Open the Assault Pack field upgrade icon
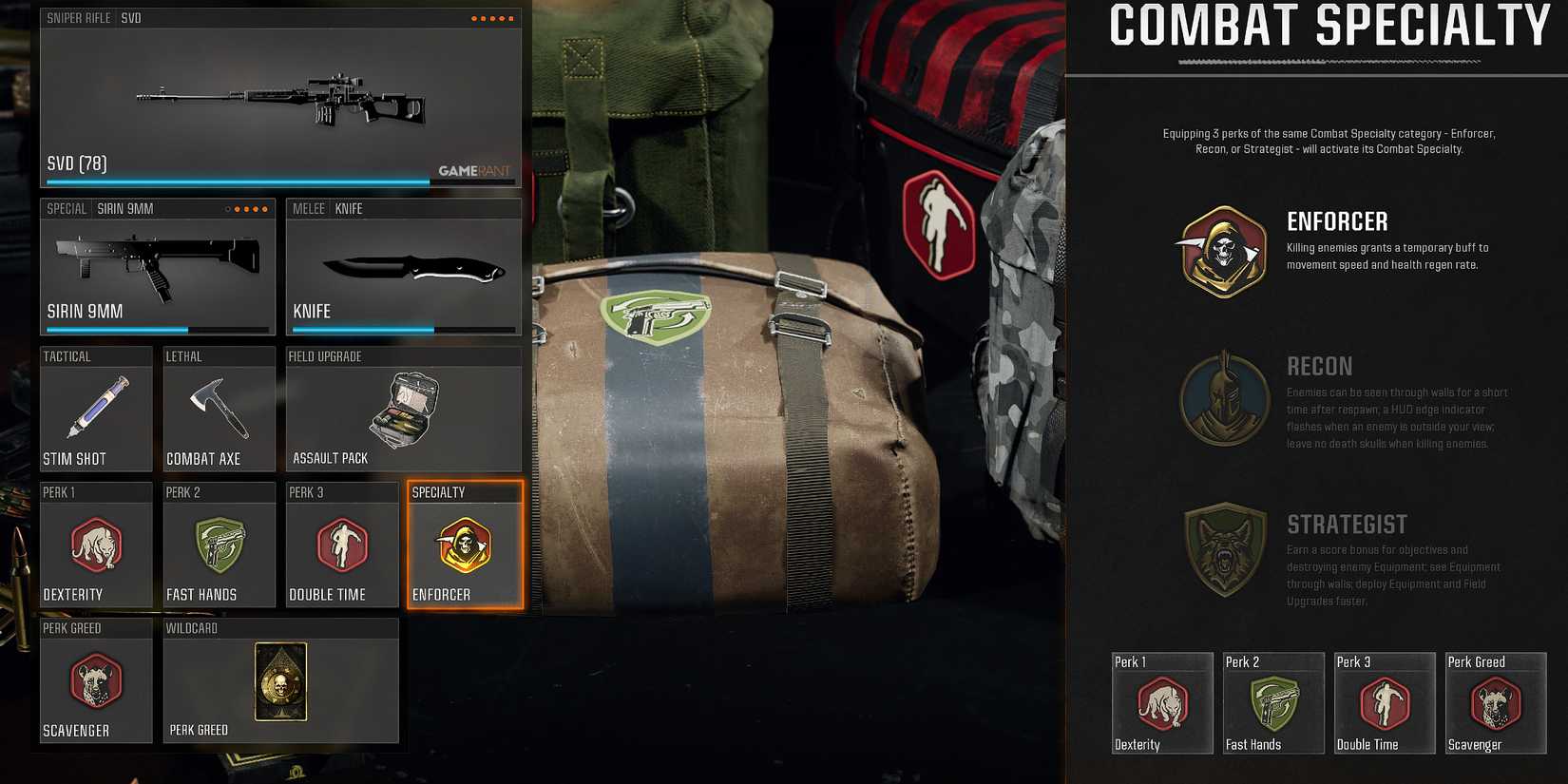1568x784 pixels. [x=403, y=409]
